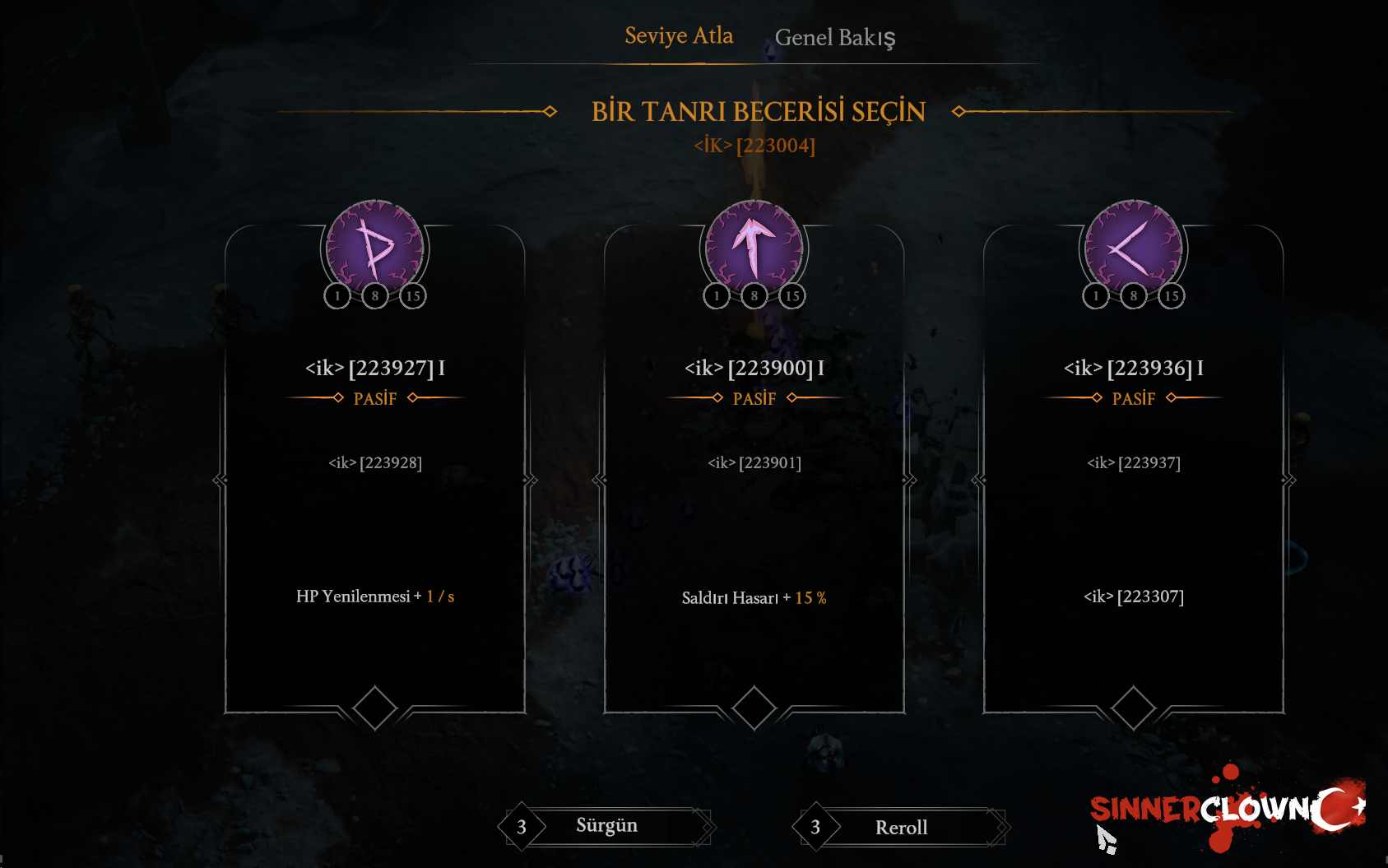
Task: Switch to the Seviye Atla tab
Action: (x=679, y=36)
